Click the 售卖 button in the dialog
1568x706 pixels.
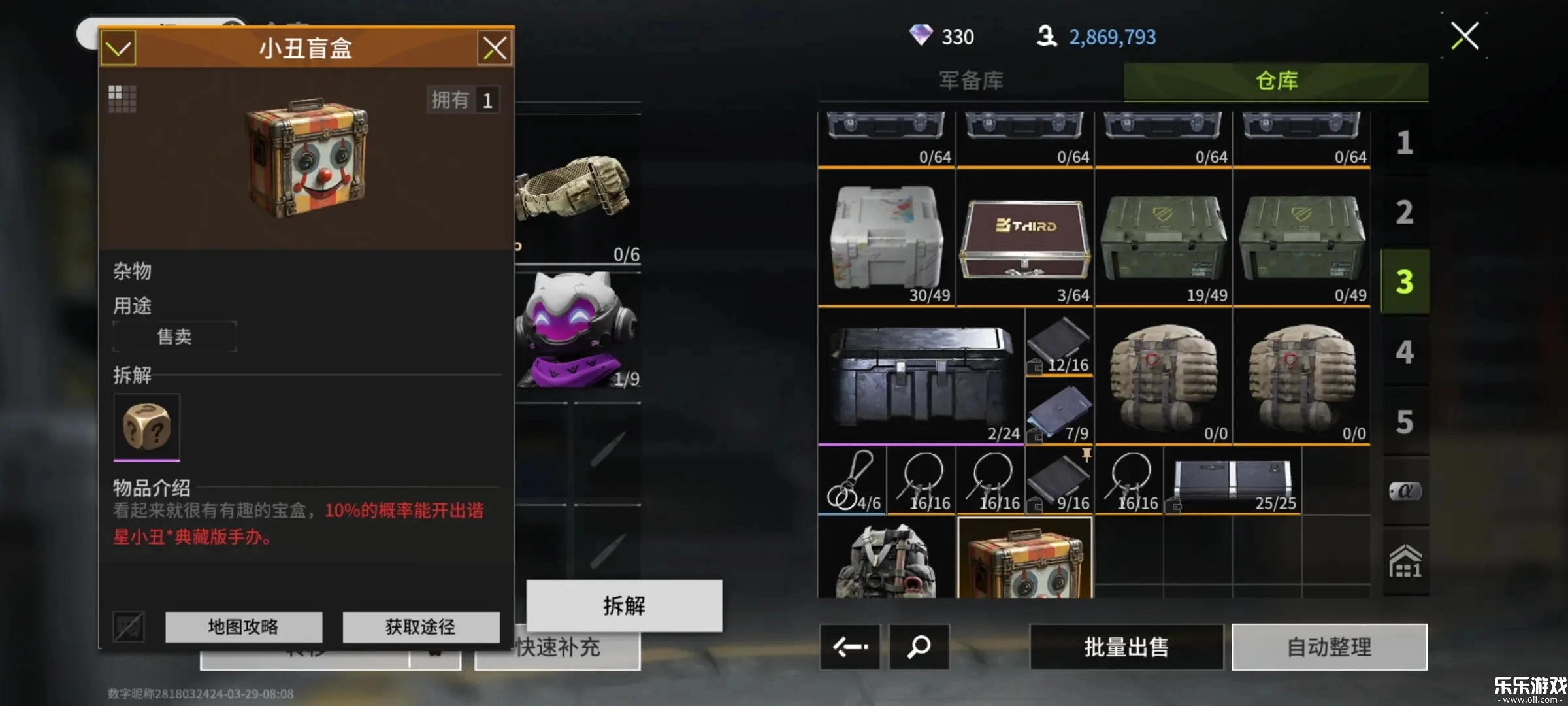pyautogui.click(x=174, y=335)
